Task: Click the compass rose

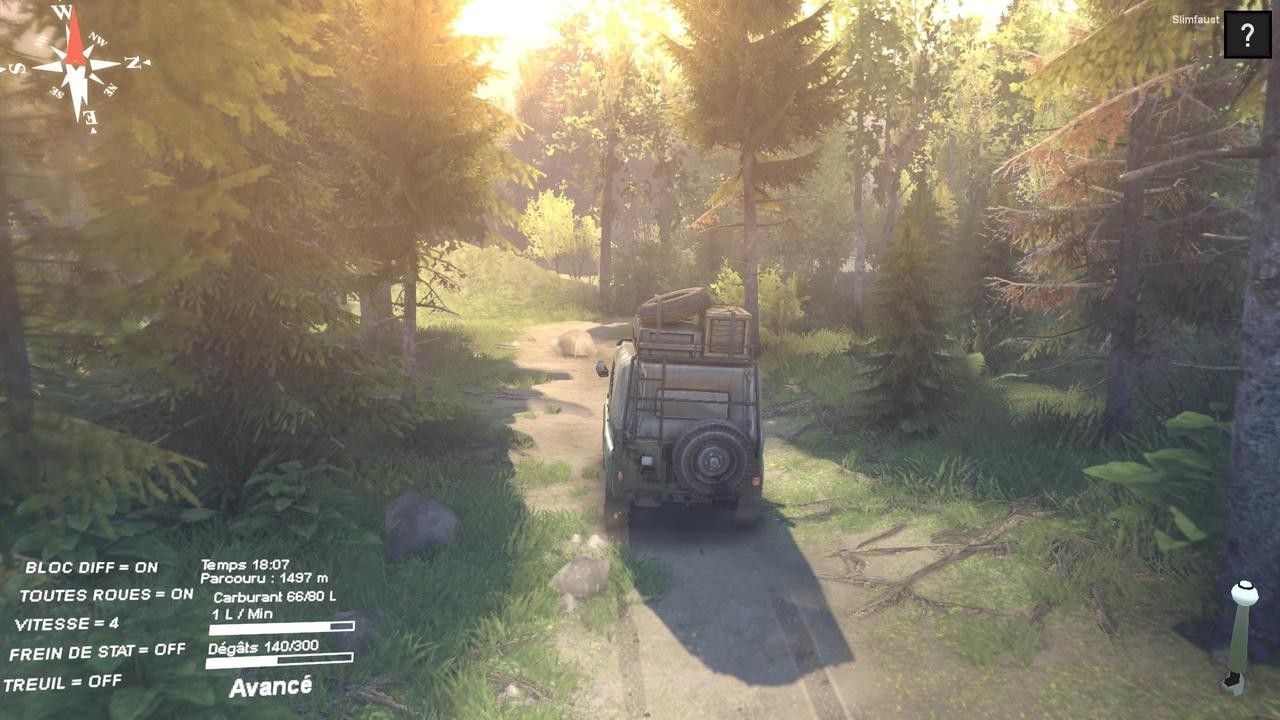Action: point(77,66)
